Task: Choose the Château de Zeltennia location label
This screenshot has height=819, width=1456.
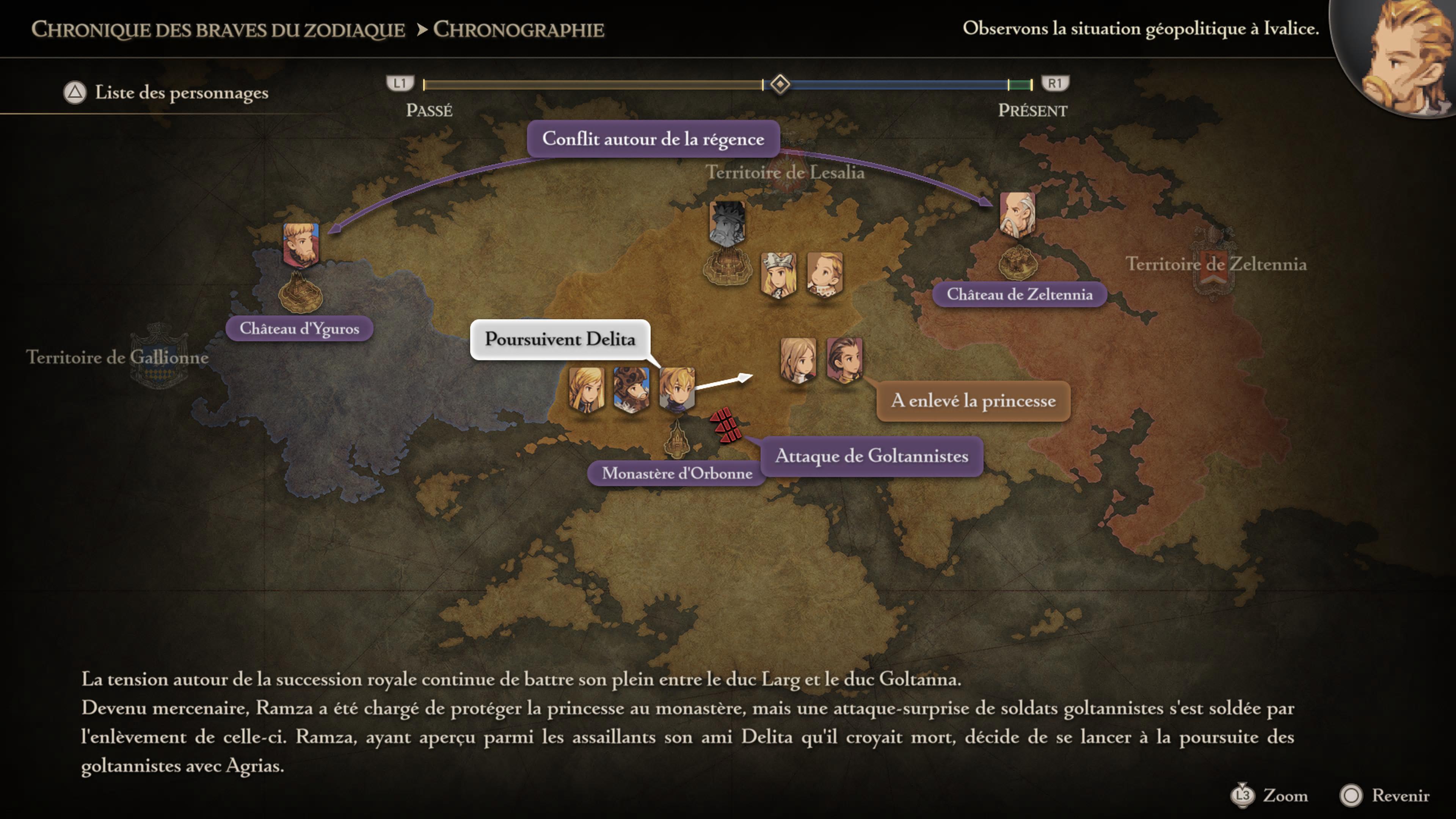Action: (1019, 295)
